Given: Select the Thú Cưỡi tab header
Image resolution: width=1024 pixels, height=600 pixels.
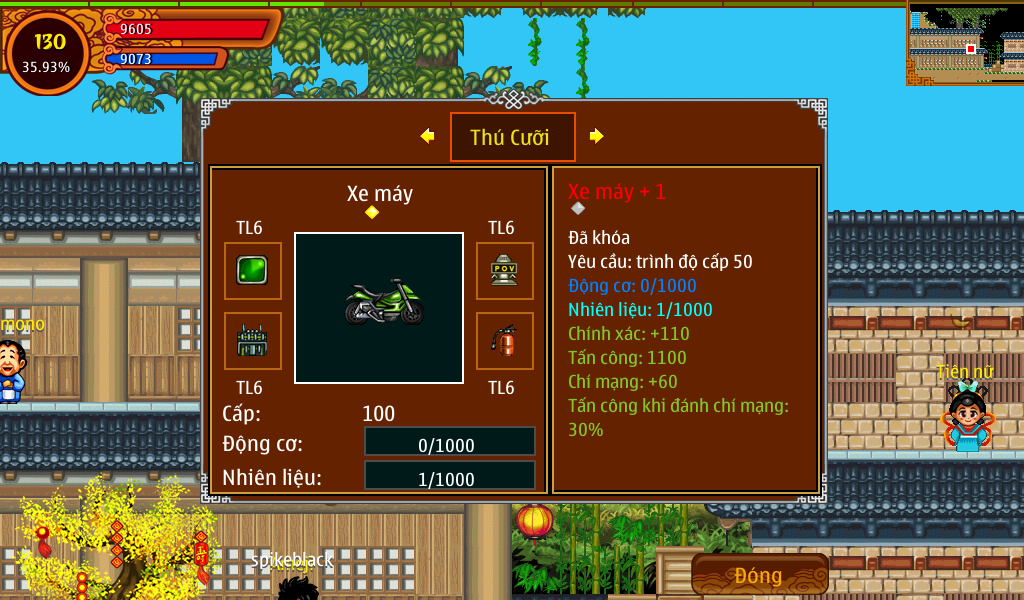Looking at the screenshot, I should point(512,137).
